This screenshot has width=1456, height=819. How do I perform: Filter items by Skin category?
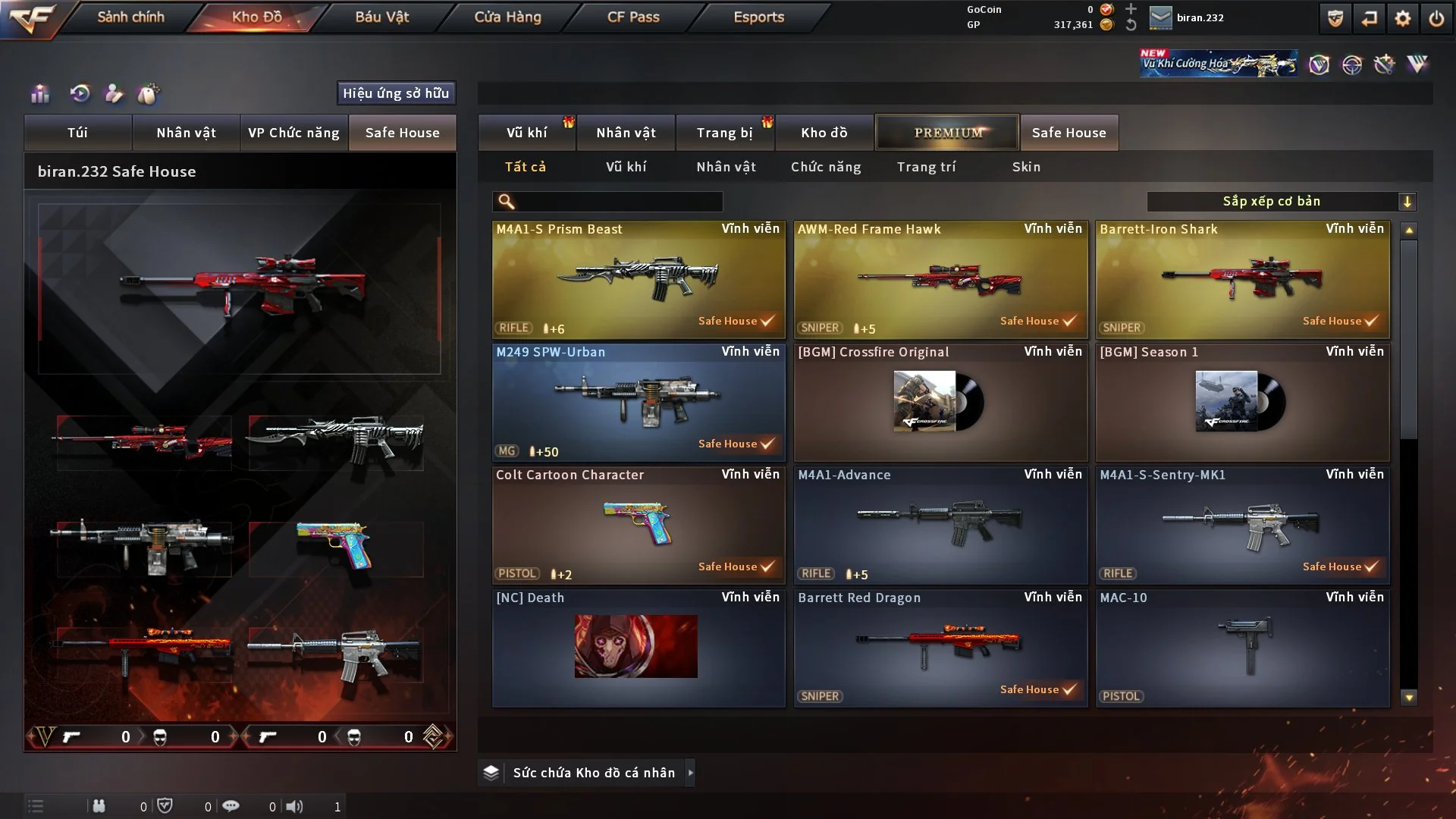tap(1026, 167)
